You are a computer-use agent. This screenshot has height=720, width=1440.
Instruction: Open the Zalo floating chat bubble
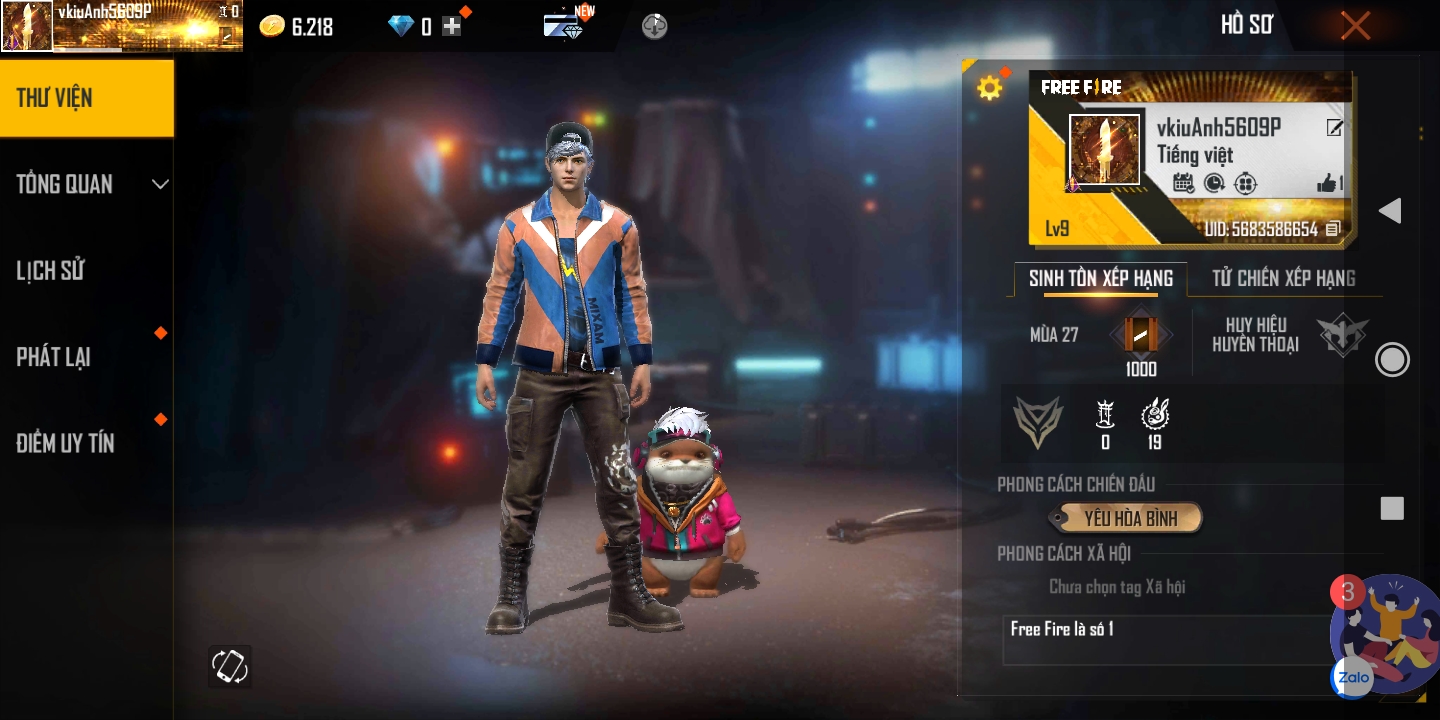1353,678
